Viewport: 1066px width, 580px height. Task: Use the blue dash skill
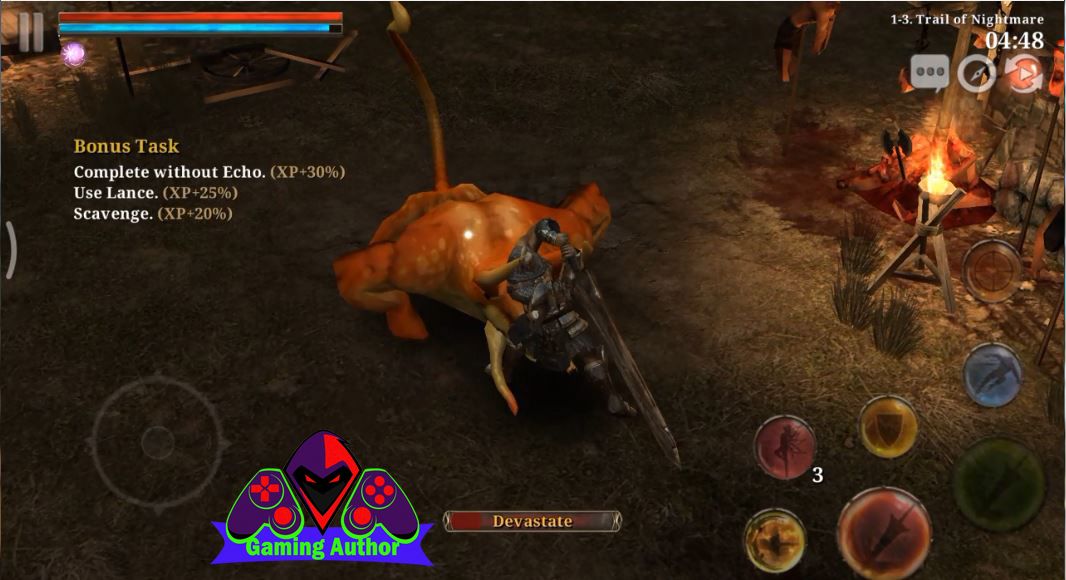pos(991,375)
